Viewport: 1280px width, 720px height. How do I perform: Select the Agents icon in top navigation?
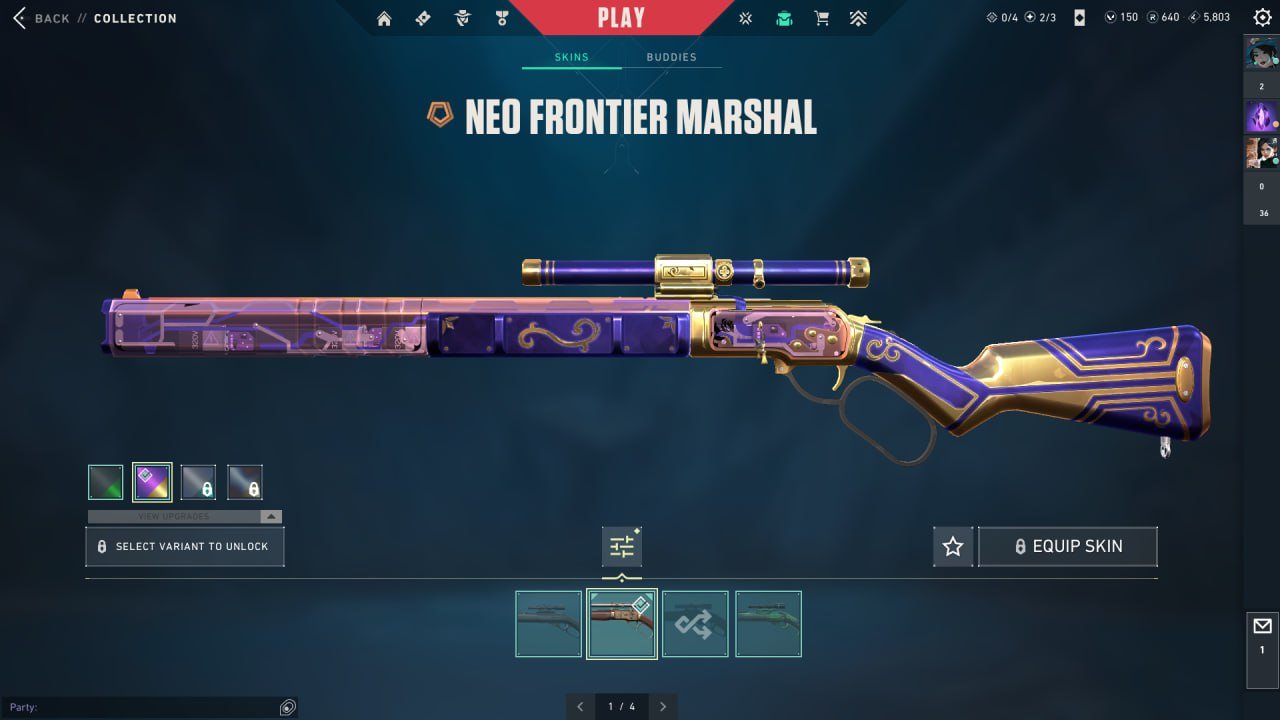coord(461,17)
